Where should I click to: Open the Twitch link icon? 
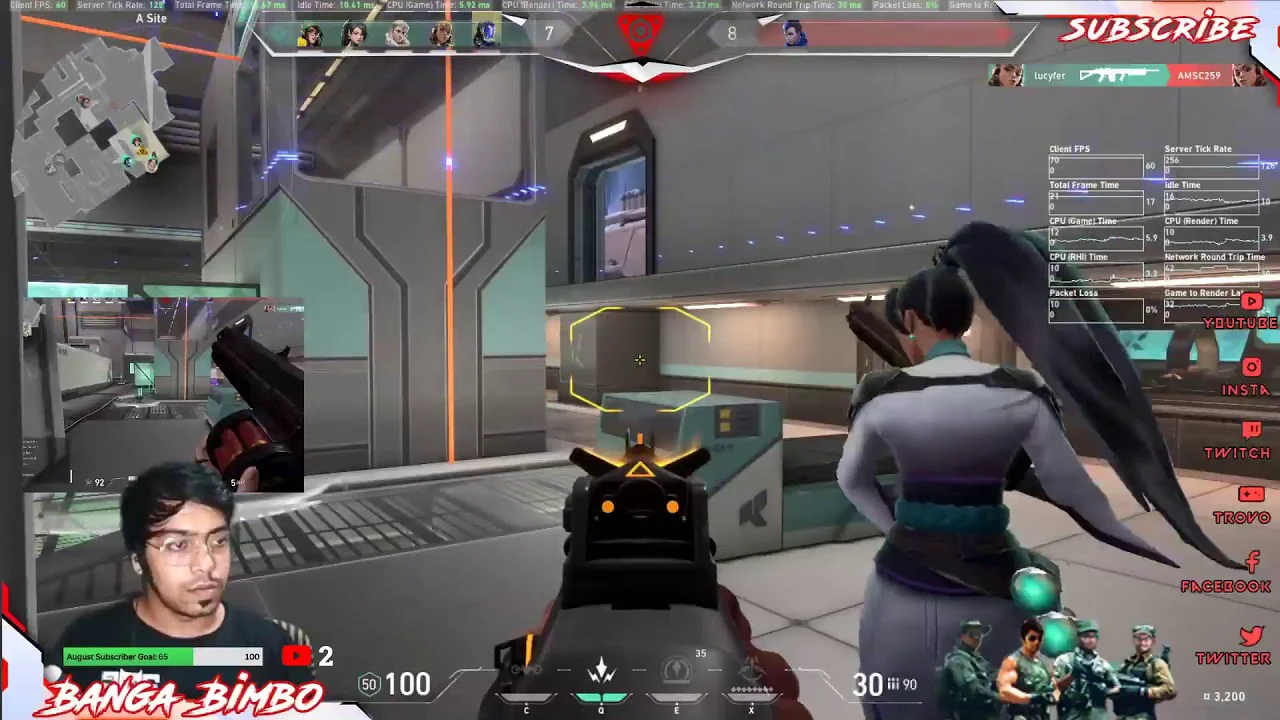[x=1250, y=431]
